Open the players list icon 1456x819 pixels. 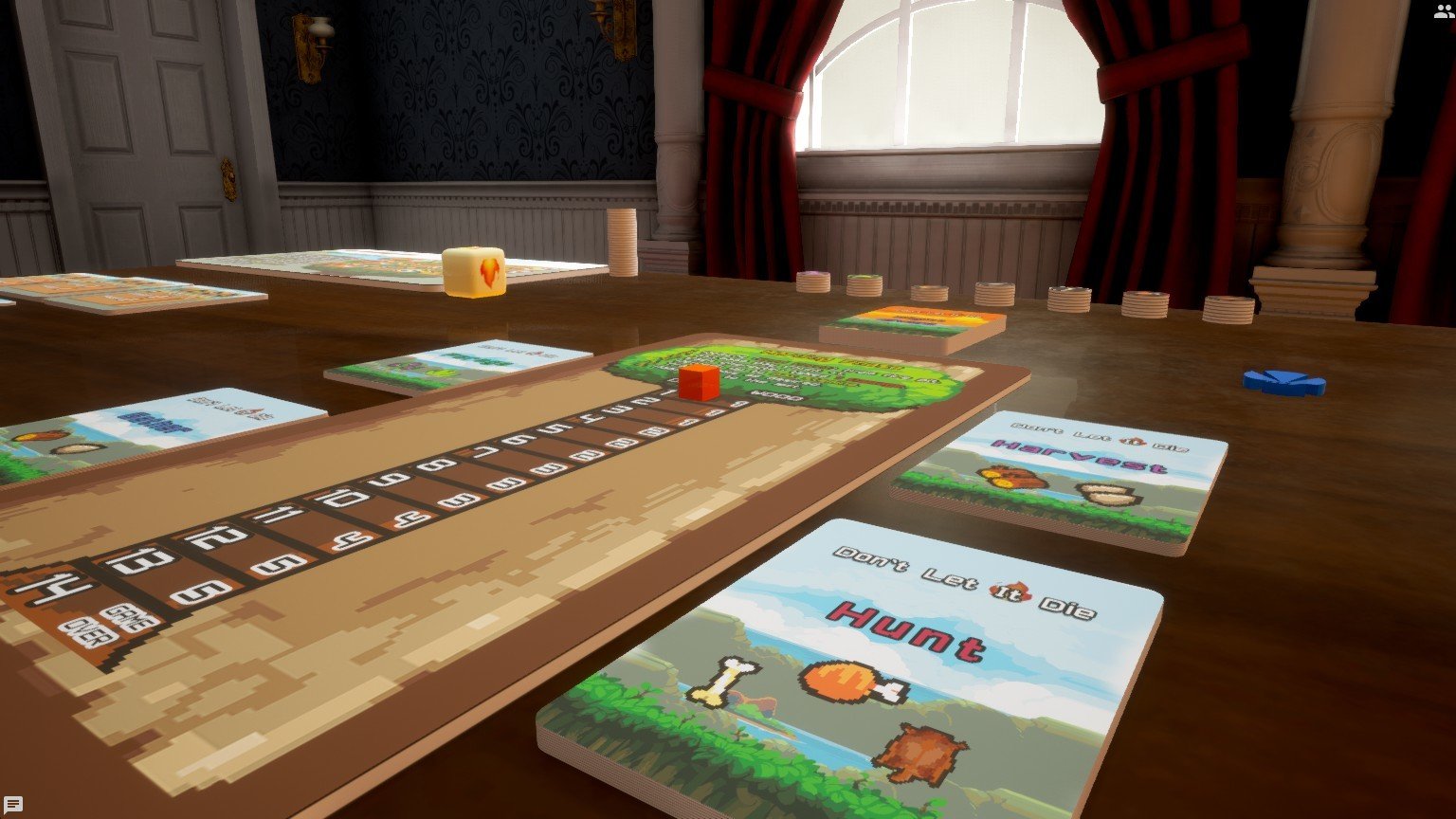pos(1442,11)
